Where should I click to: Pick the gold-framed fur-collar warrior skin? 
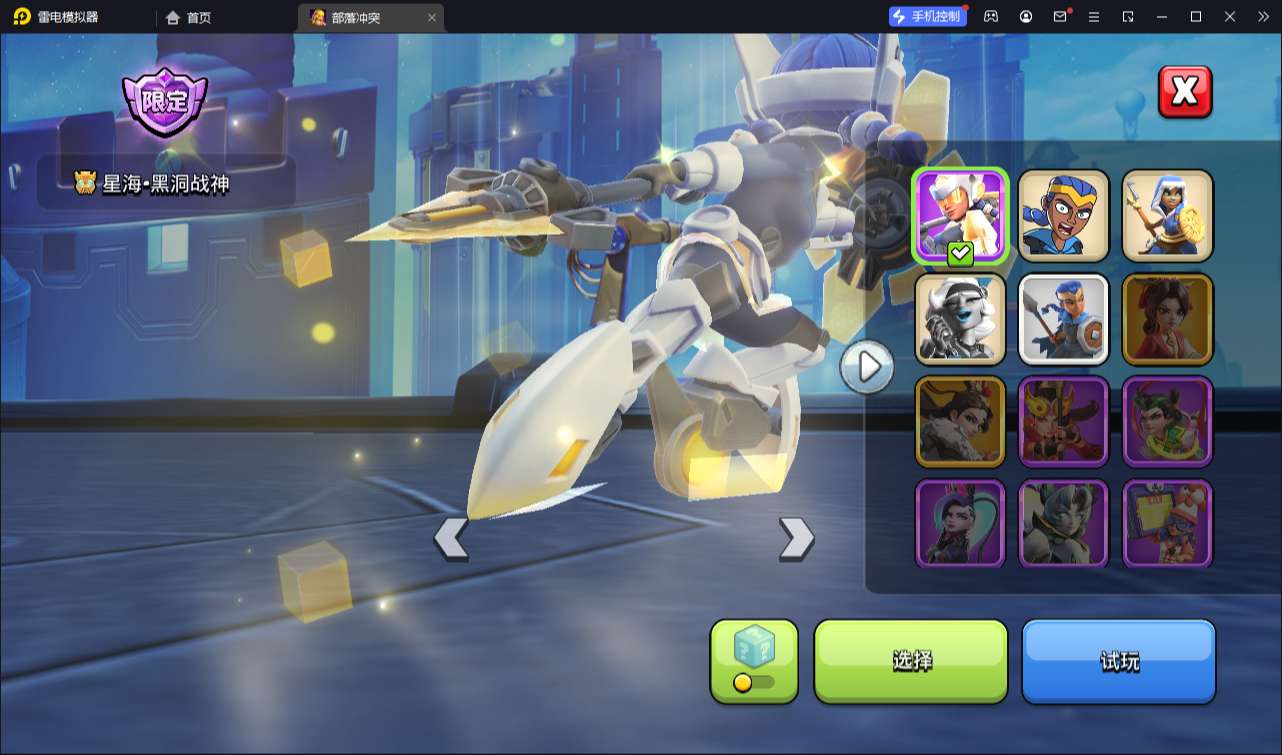click(960, 422)
